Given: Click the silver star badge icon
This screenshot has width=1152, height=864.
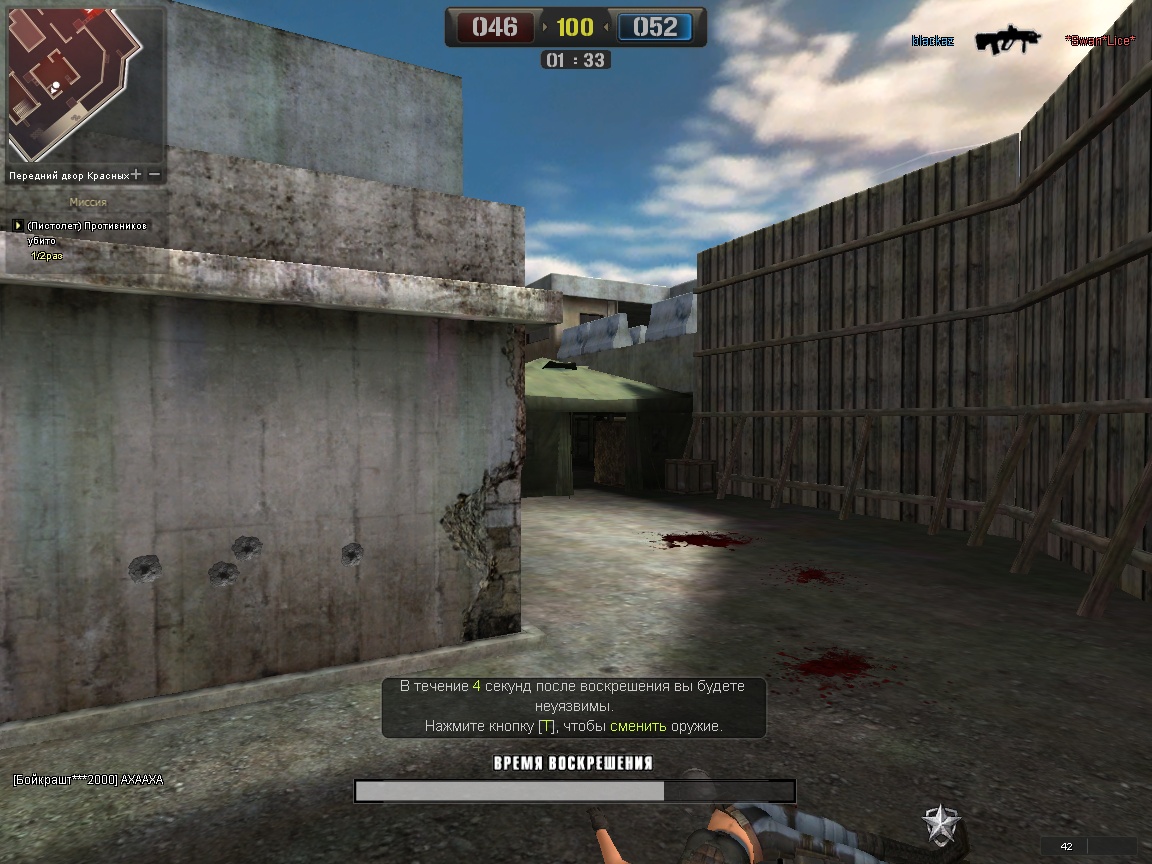Looking at the screenshot, I should pos(941,824).
